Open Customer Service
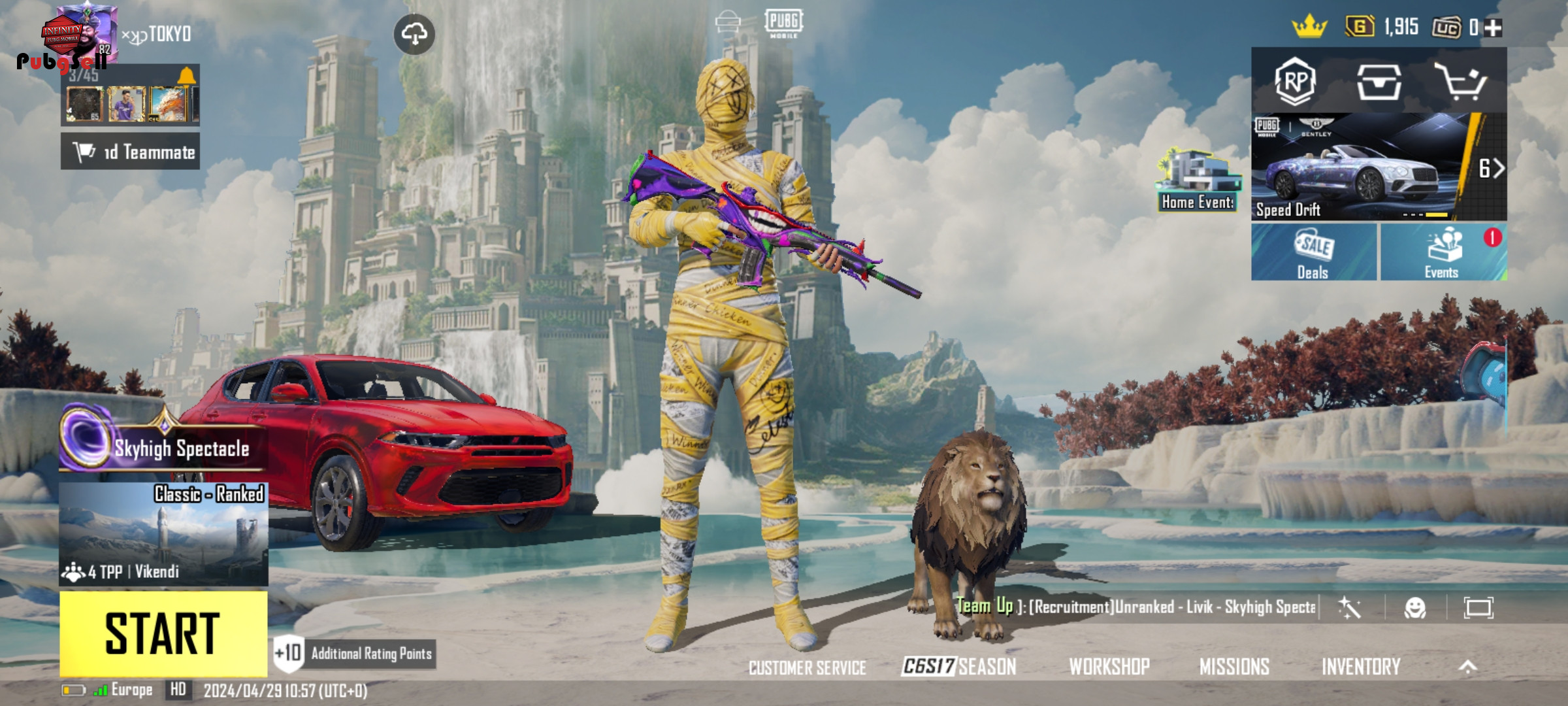1568x706 pixels. pyautogui.click(x=807, y=667)
